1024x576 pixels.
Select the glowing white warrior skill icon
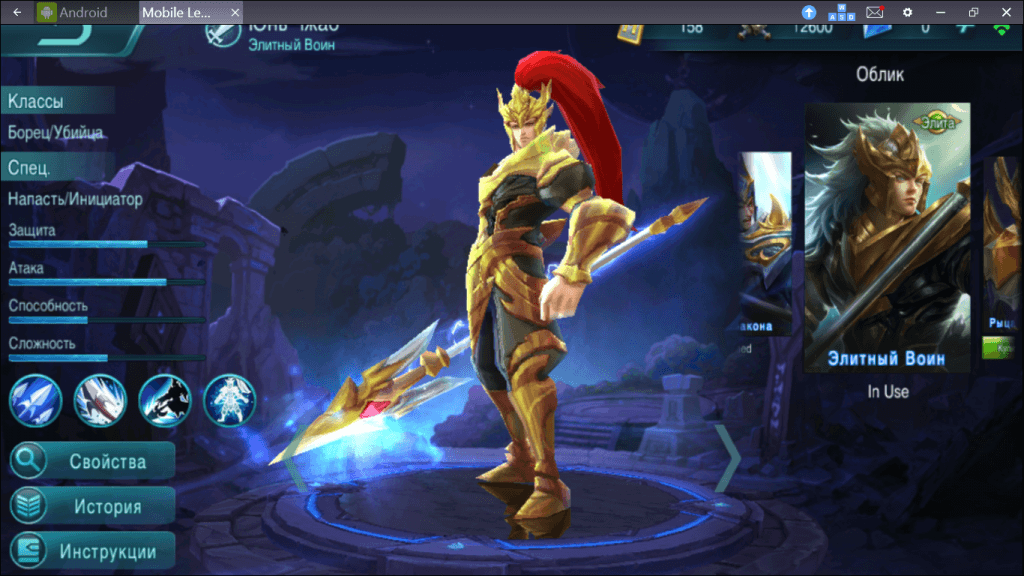pos(229,400)
